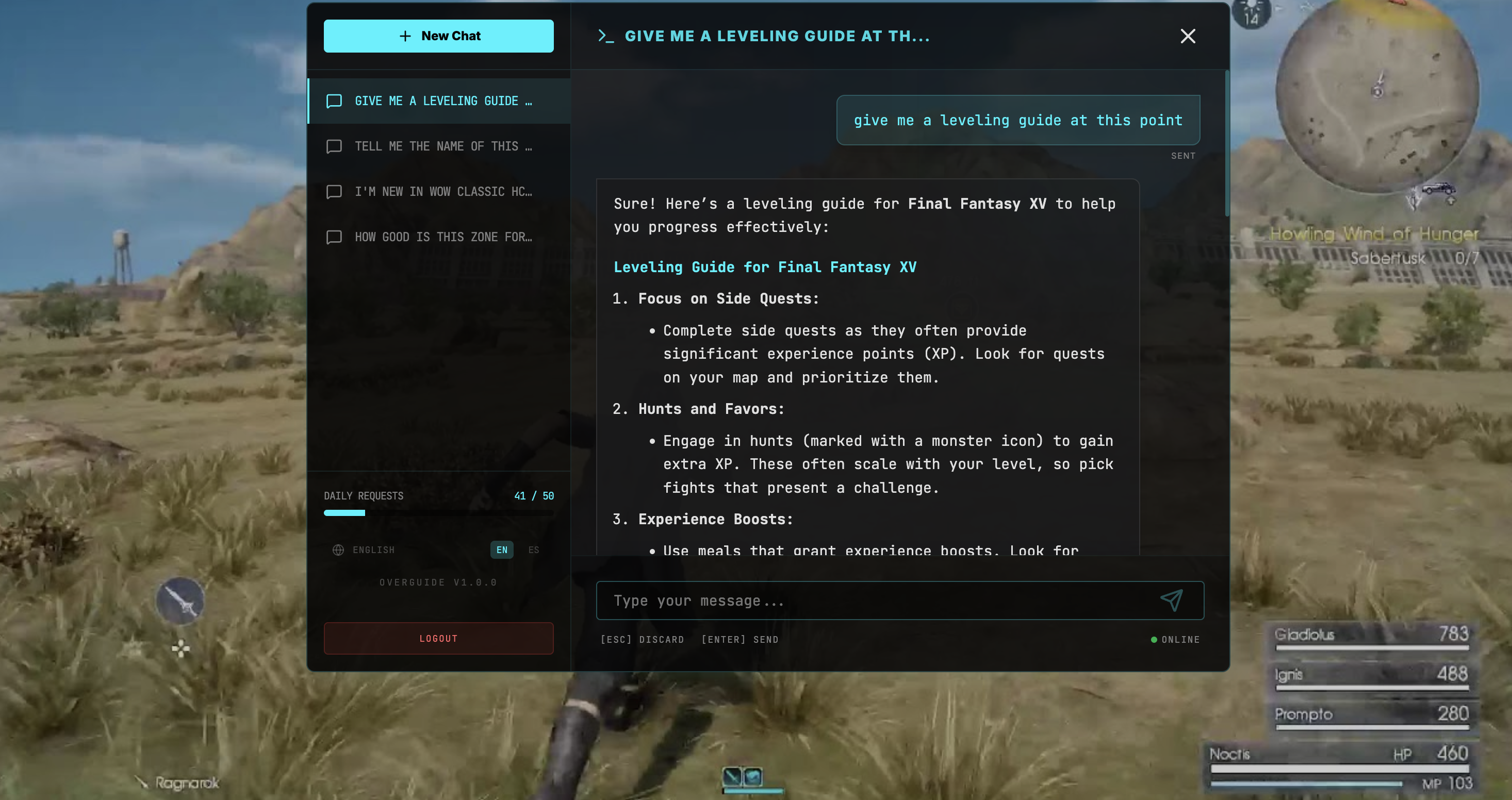Image resolution: width=1512 pixels, height=800 pixels.
Task: Click the plus icon on New Chat button
Action: [404, 36]
